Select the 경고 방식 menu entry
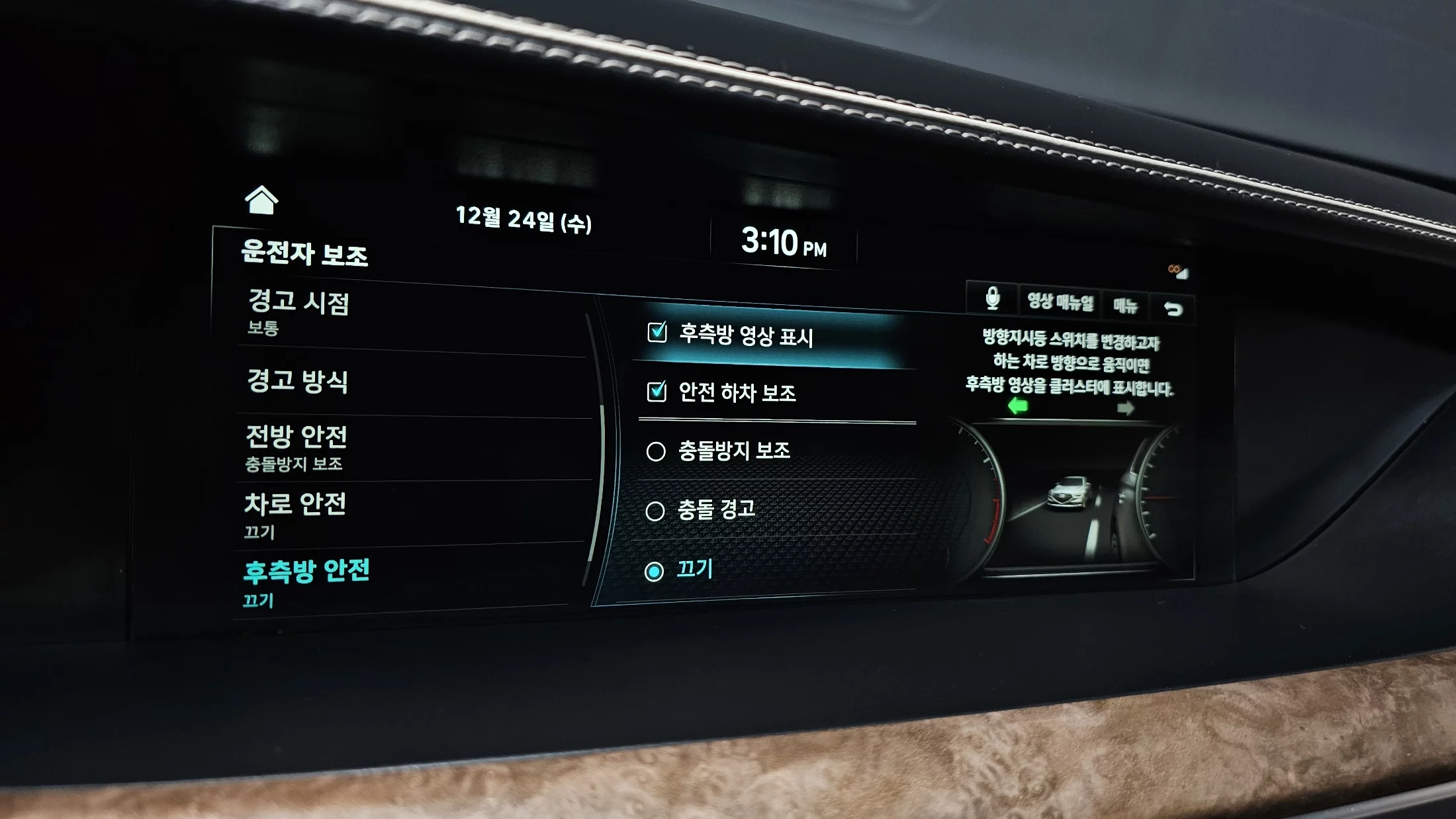Viewport: 1456px width, 819px height. [x=297, y=381]
